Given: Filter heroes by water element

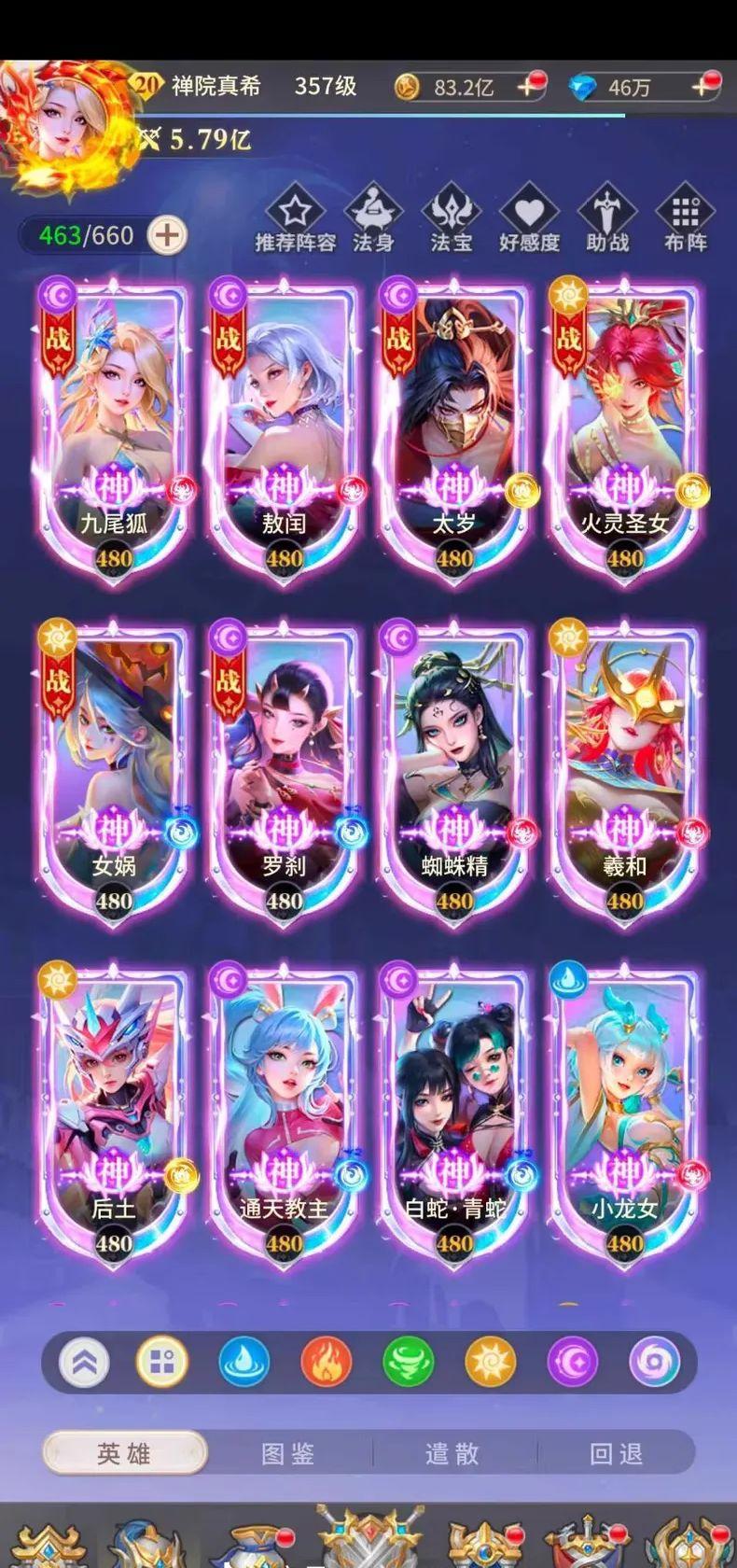Looking at the screenshot, I should click(x=243, y=1362).
